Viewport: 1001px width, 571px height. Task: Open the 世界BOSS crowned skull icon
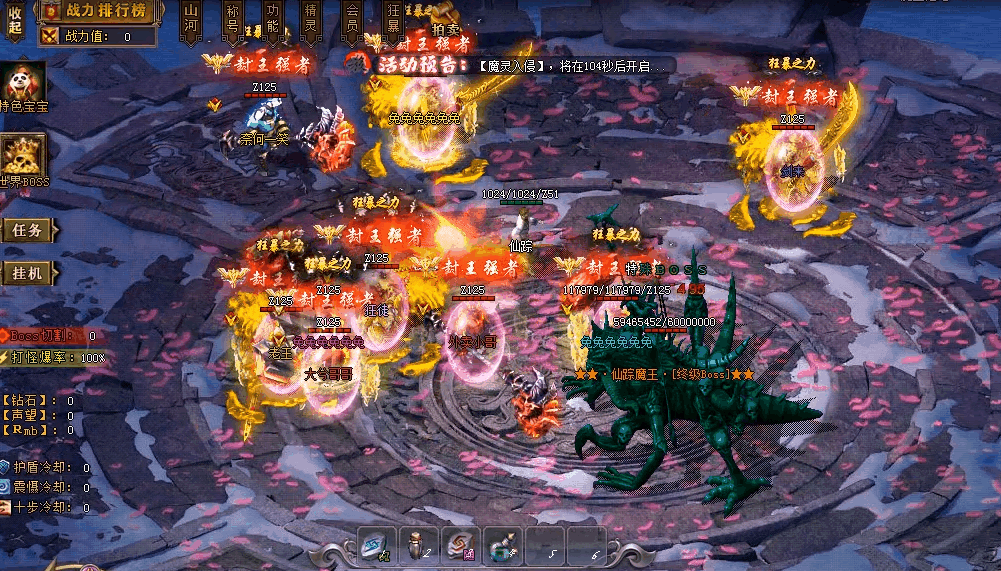pos(23,159)
